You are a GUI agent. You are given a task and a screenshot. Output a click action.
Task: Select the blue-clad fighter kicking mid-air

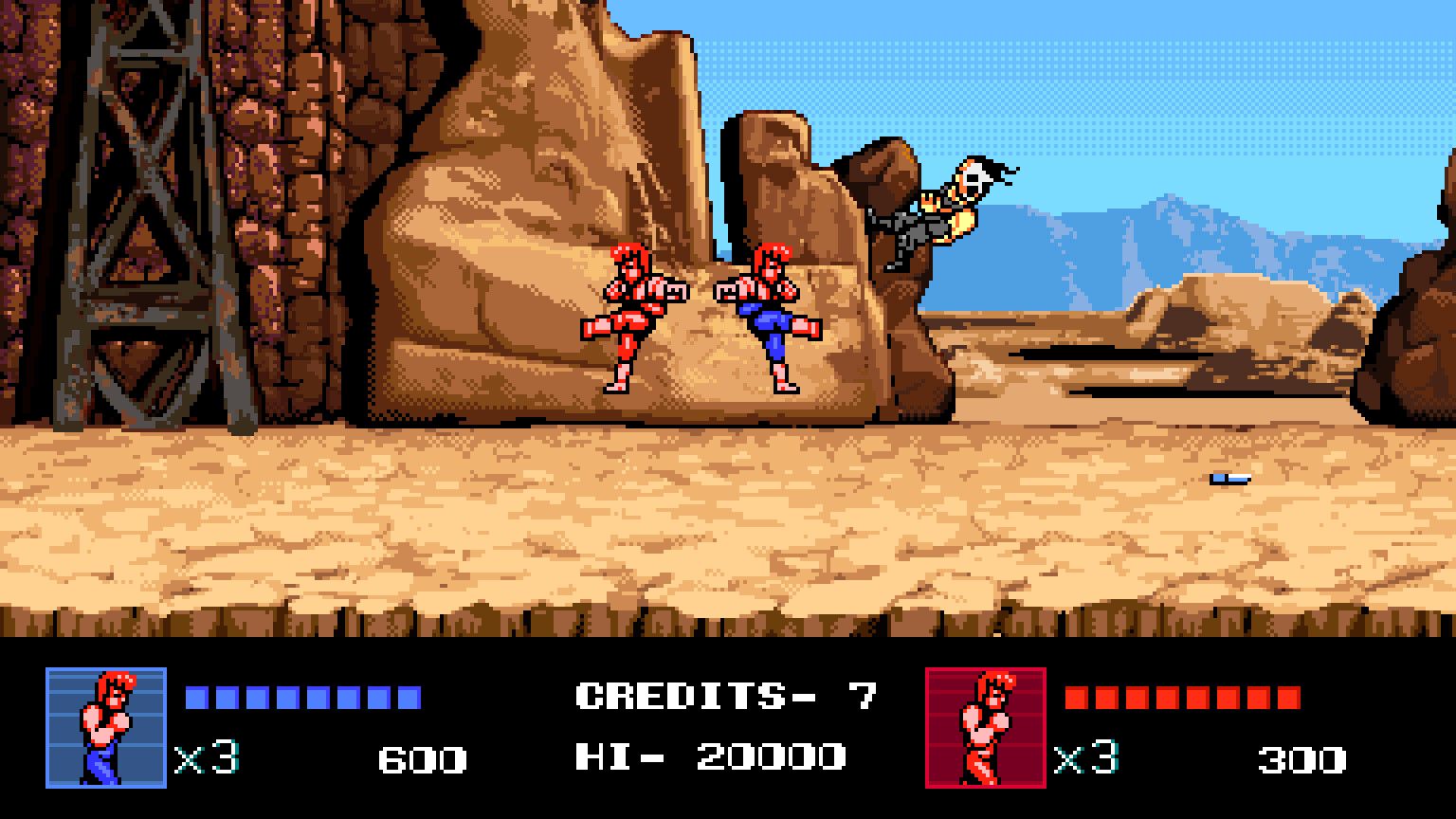tap(768, 313)
